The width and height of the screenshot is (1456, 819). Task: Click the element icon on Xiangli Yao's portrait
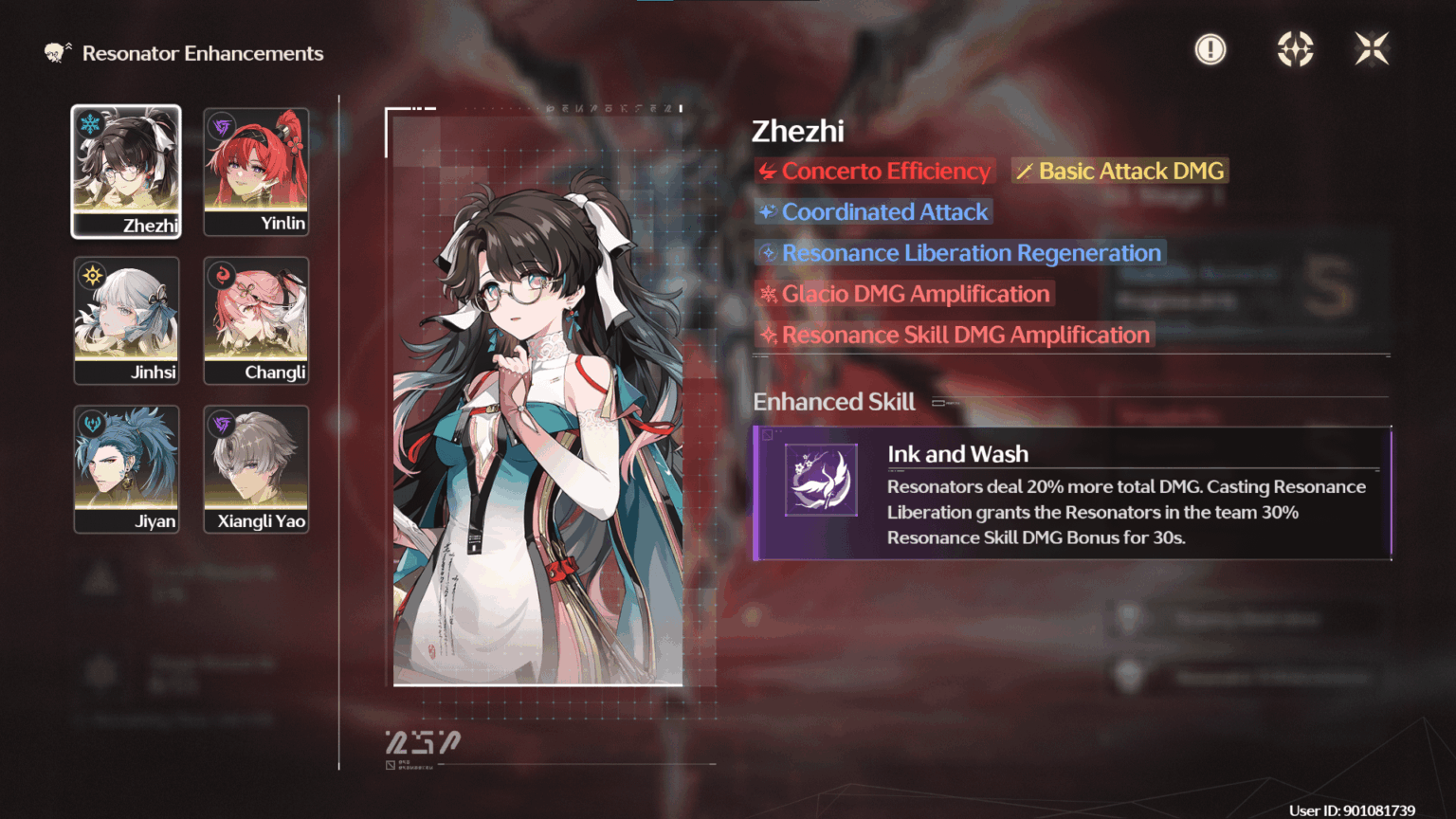(x=219, y=423)
